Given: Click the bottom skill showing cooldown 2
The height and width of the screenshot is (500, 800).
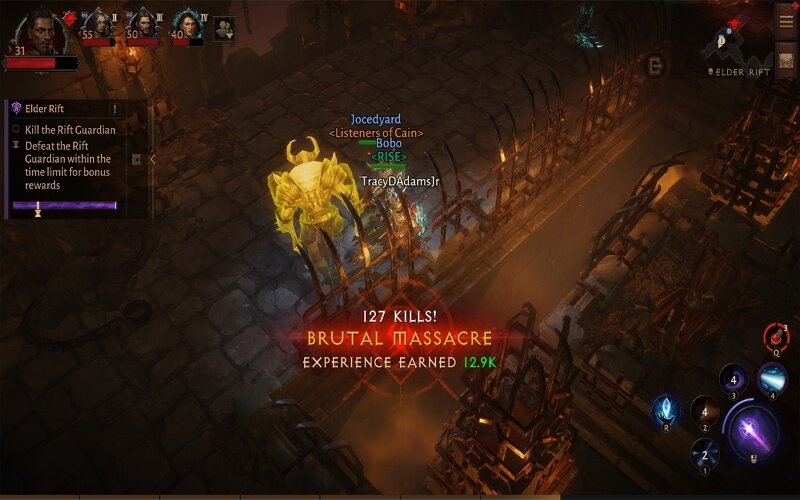Looking at the screenshot, I should click(704, 454).
